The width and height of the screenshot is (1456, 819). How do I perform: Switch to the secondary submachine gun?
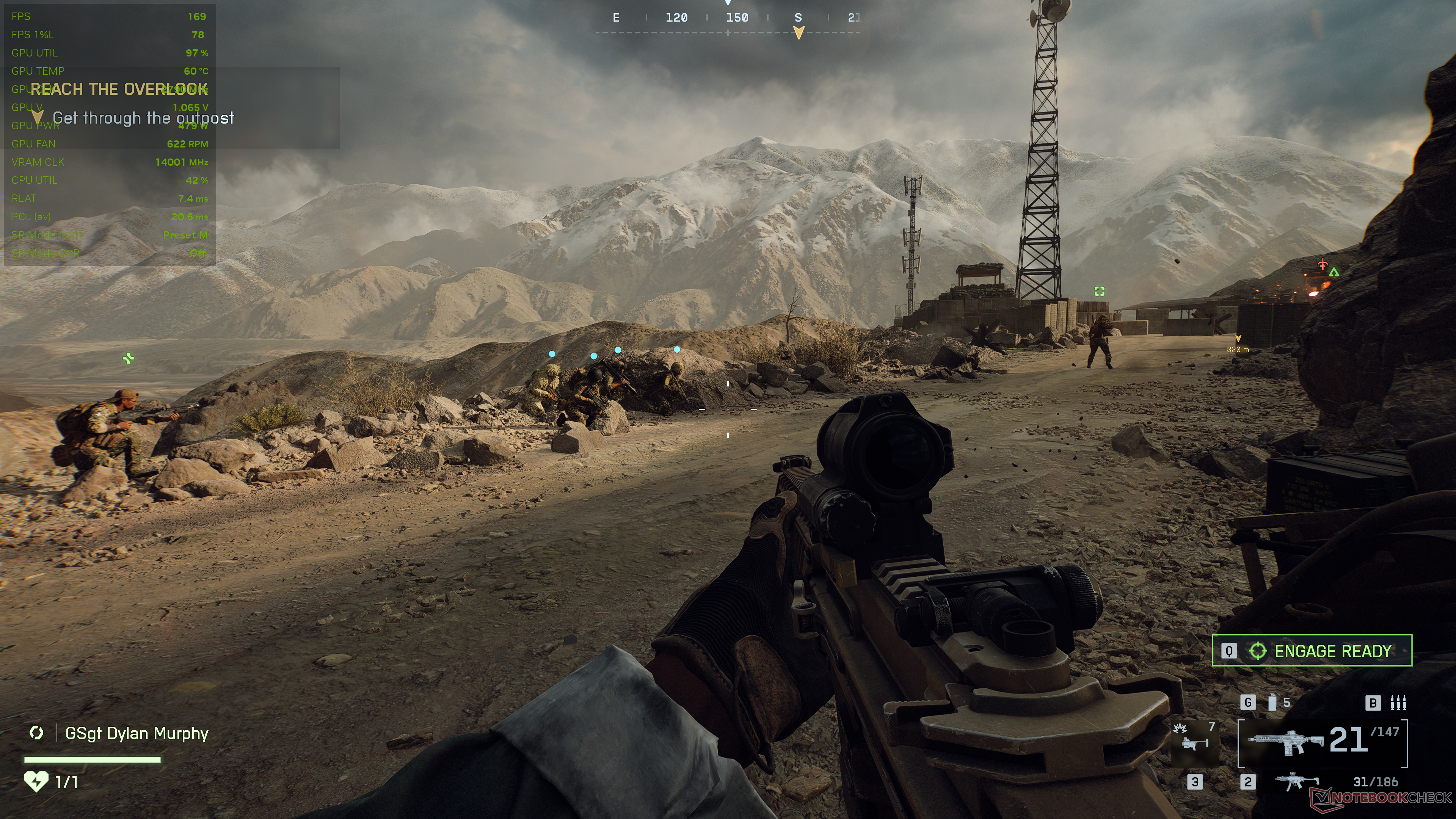(x=1297, y=782)
